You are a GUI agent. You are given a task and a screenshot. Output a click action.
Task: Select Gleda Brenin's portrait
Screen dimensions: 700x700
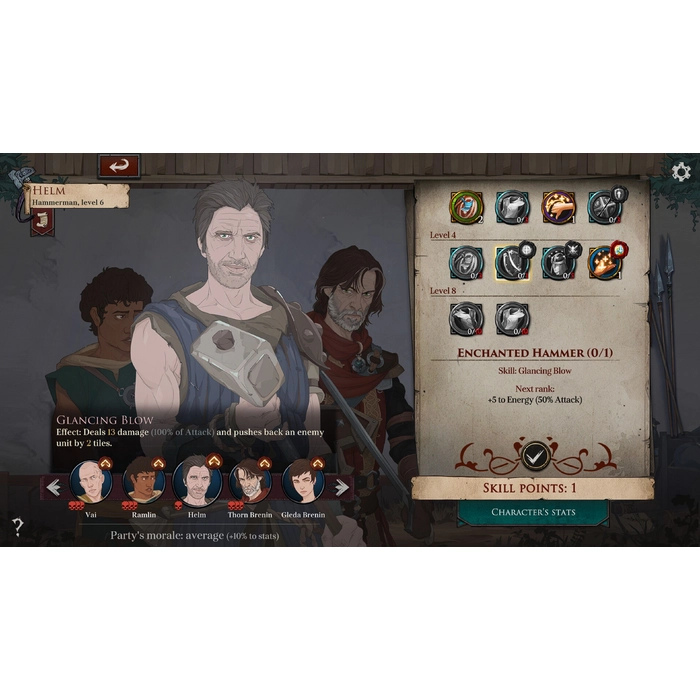click(302, 481)
